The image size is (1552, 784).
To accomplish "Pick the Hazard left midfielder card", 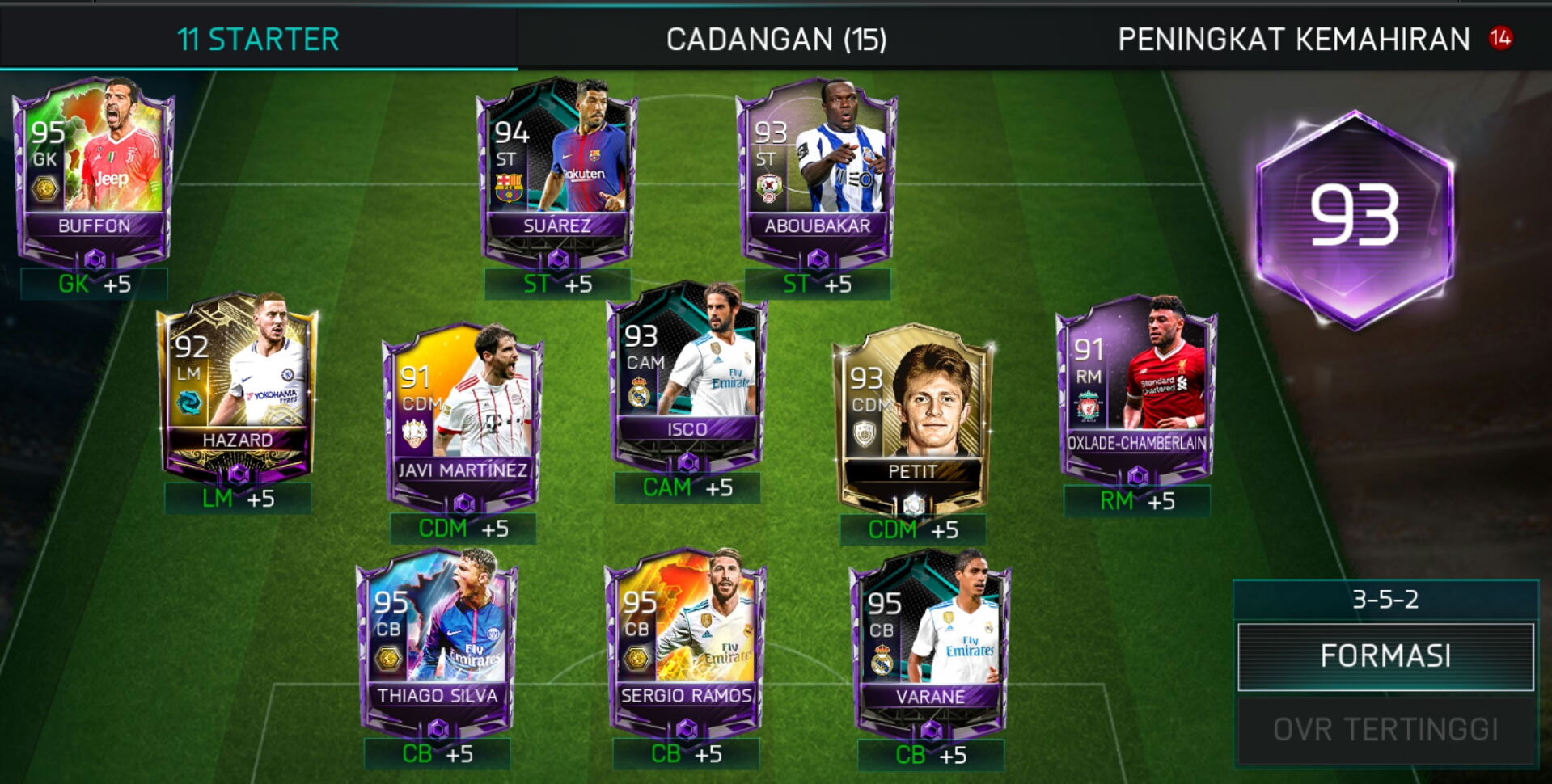I will 237,386.
